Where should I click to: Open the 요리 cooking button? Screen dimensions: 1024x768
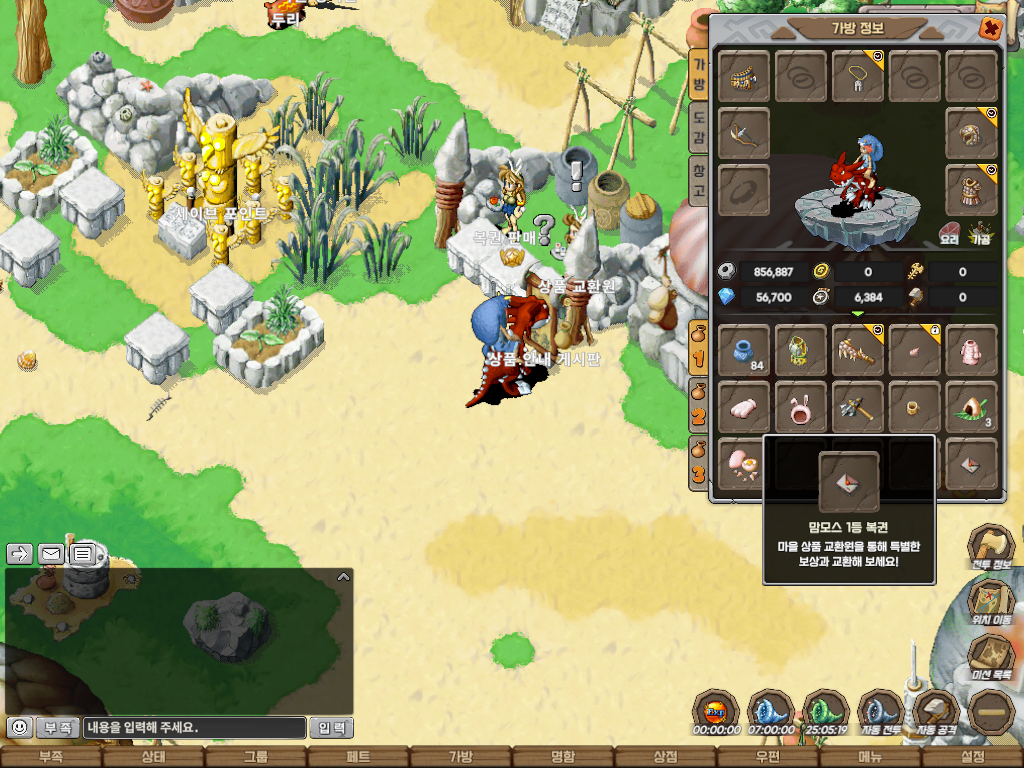[x=949, y=234]
